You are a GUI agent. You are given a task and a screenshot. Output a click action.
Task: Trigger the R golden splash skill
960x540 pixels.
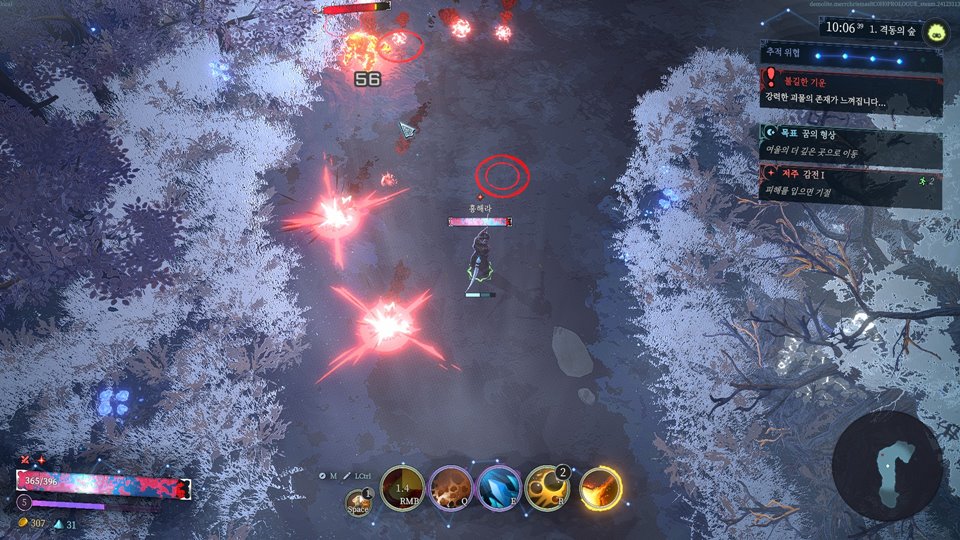[x=547, y=488]
